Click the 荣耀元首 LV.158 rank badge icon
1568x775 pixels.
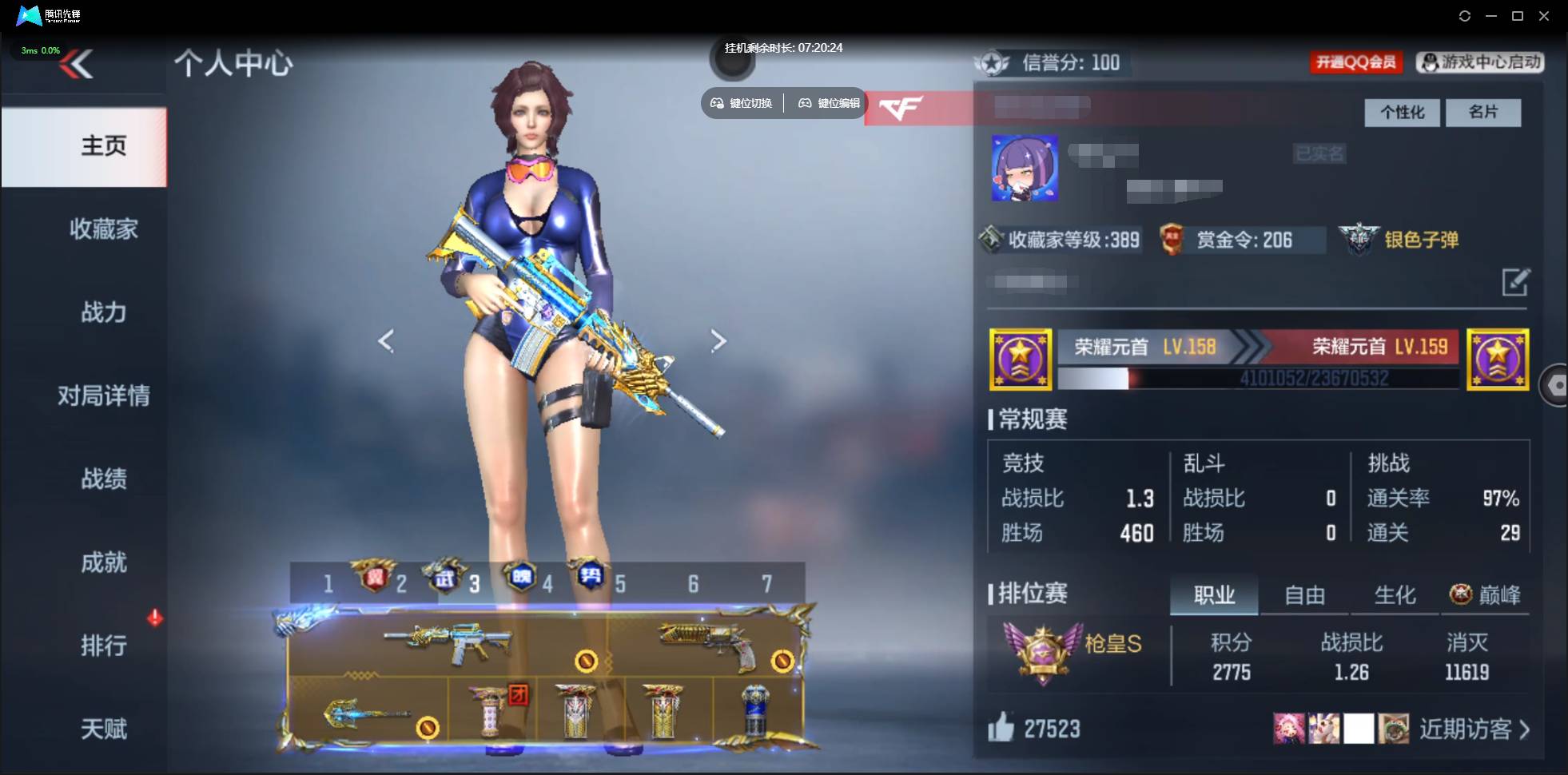coord(1021,360)
